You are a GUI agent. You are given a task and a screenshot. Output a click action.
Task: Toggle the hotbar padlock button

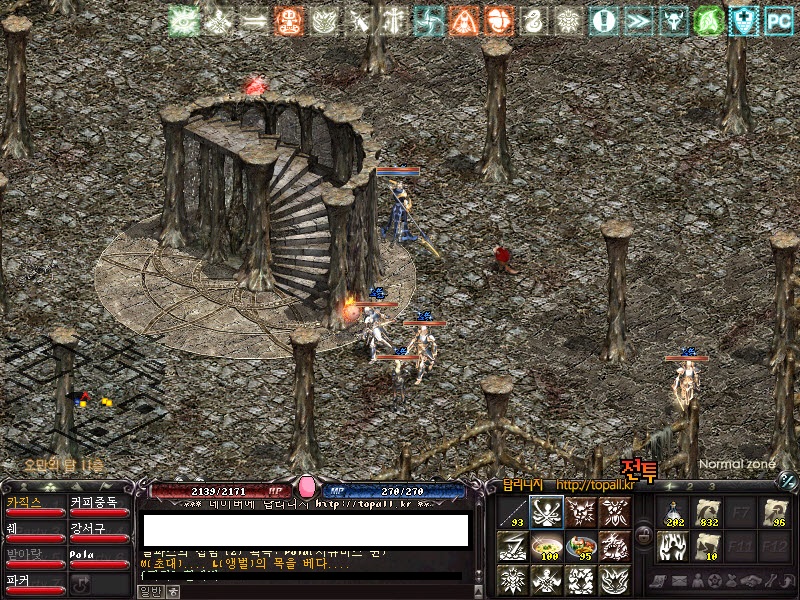coord(644,537)
